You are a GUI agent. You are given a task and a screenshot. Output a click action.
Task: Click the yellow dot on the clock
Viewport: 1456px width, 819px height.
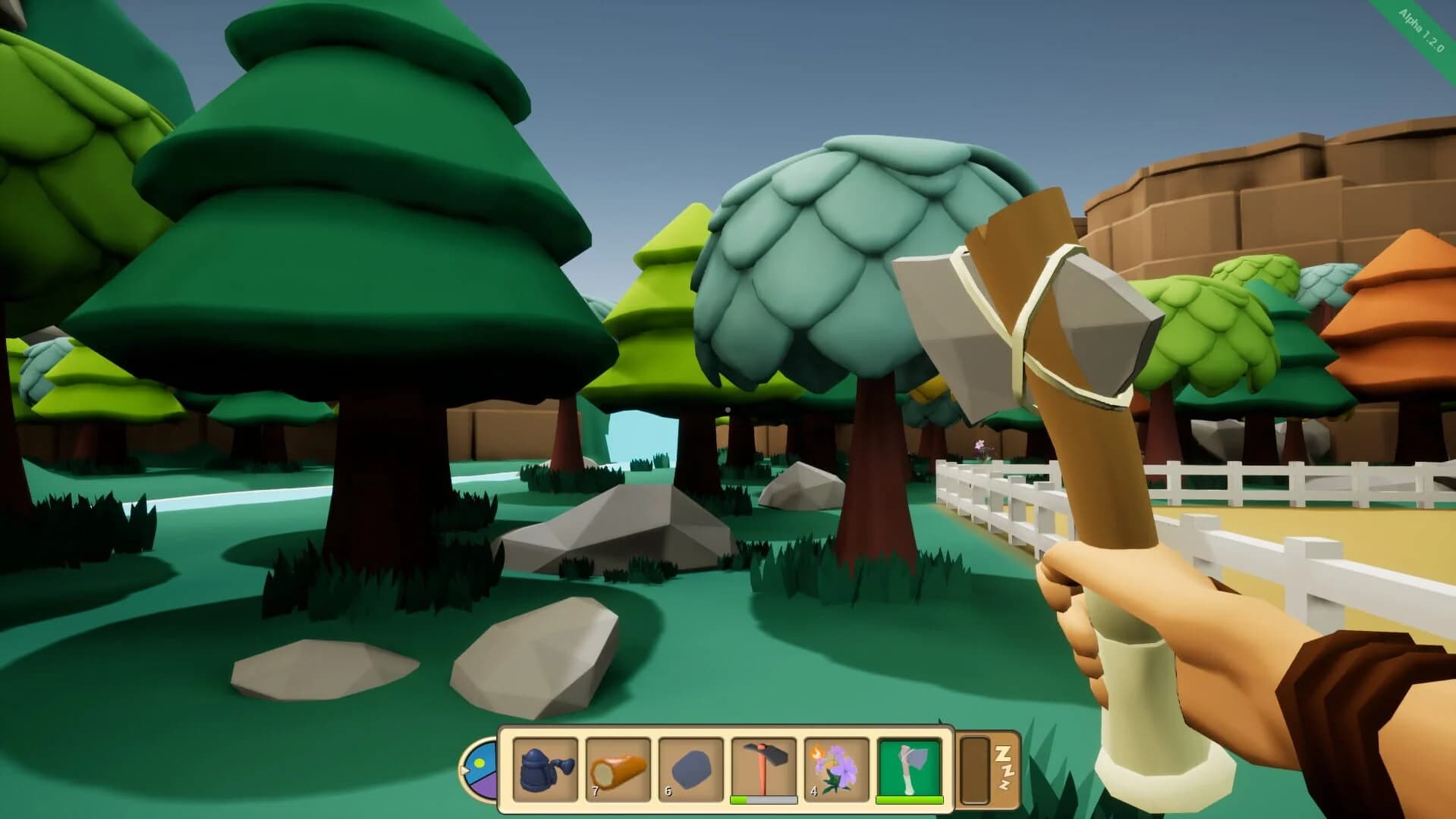(x=480, y=761)
